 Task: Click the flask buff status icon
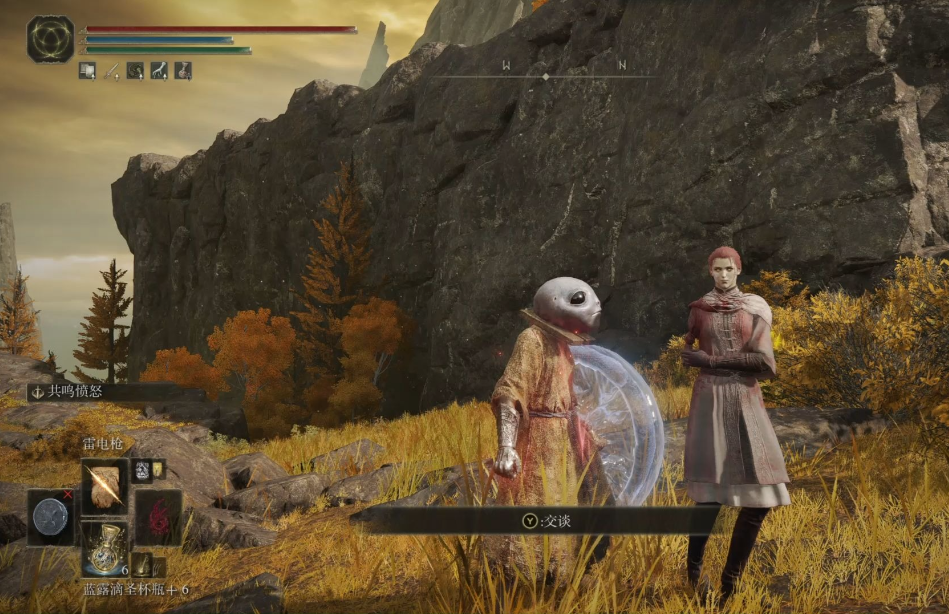183,71
